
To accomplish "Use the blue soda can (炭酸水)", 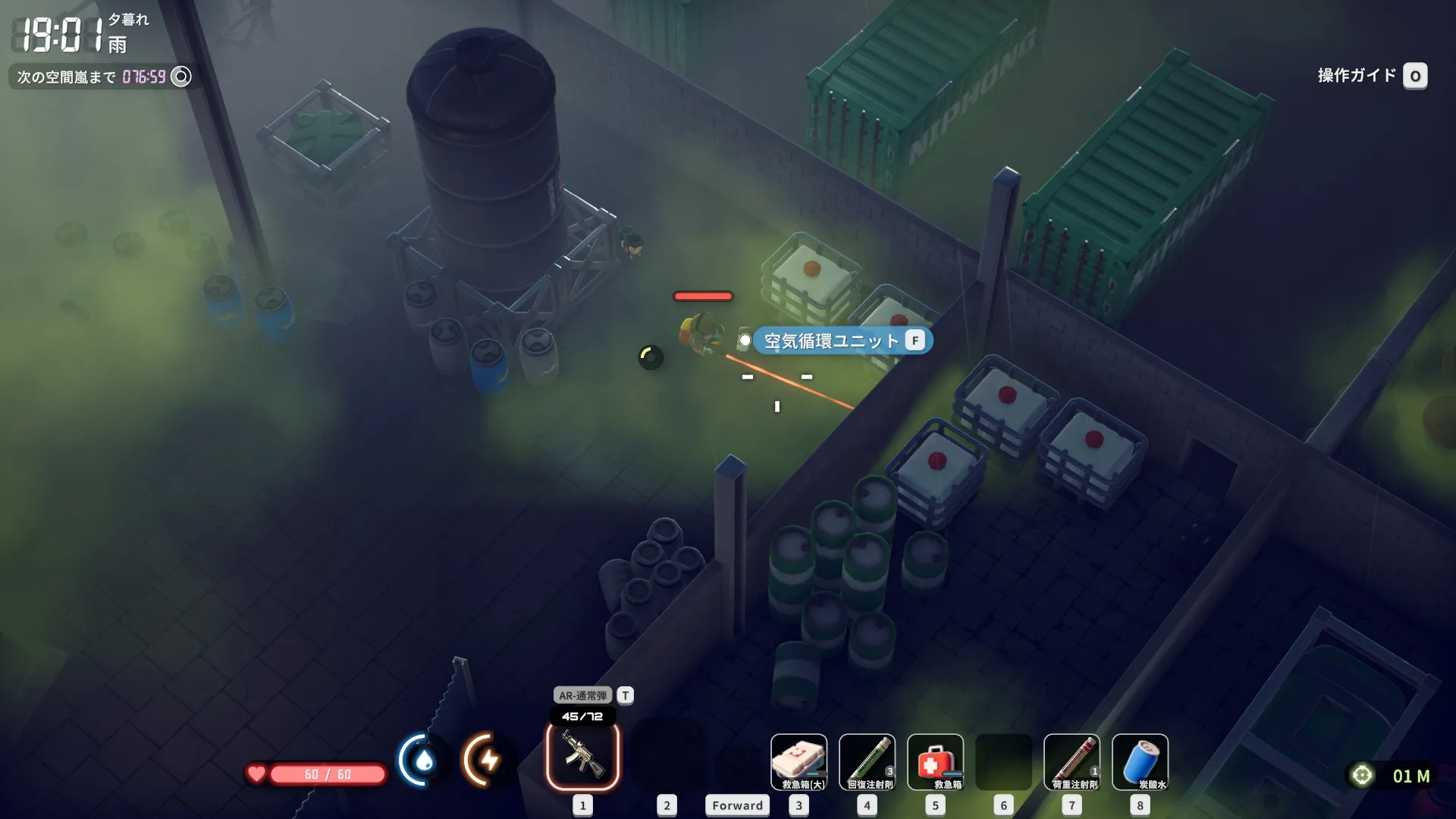I will 1140,762.
